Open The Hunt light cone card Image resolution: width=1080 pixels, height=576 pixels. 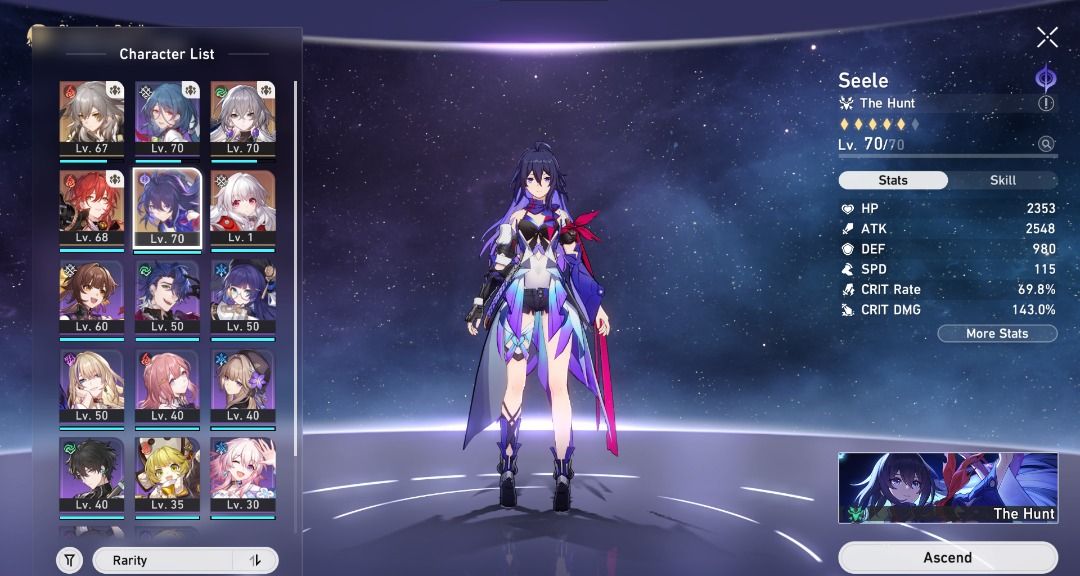(947, 488)
